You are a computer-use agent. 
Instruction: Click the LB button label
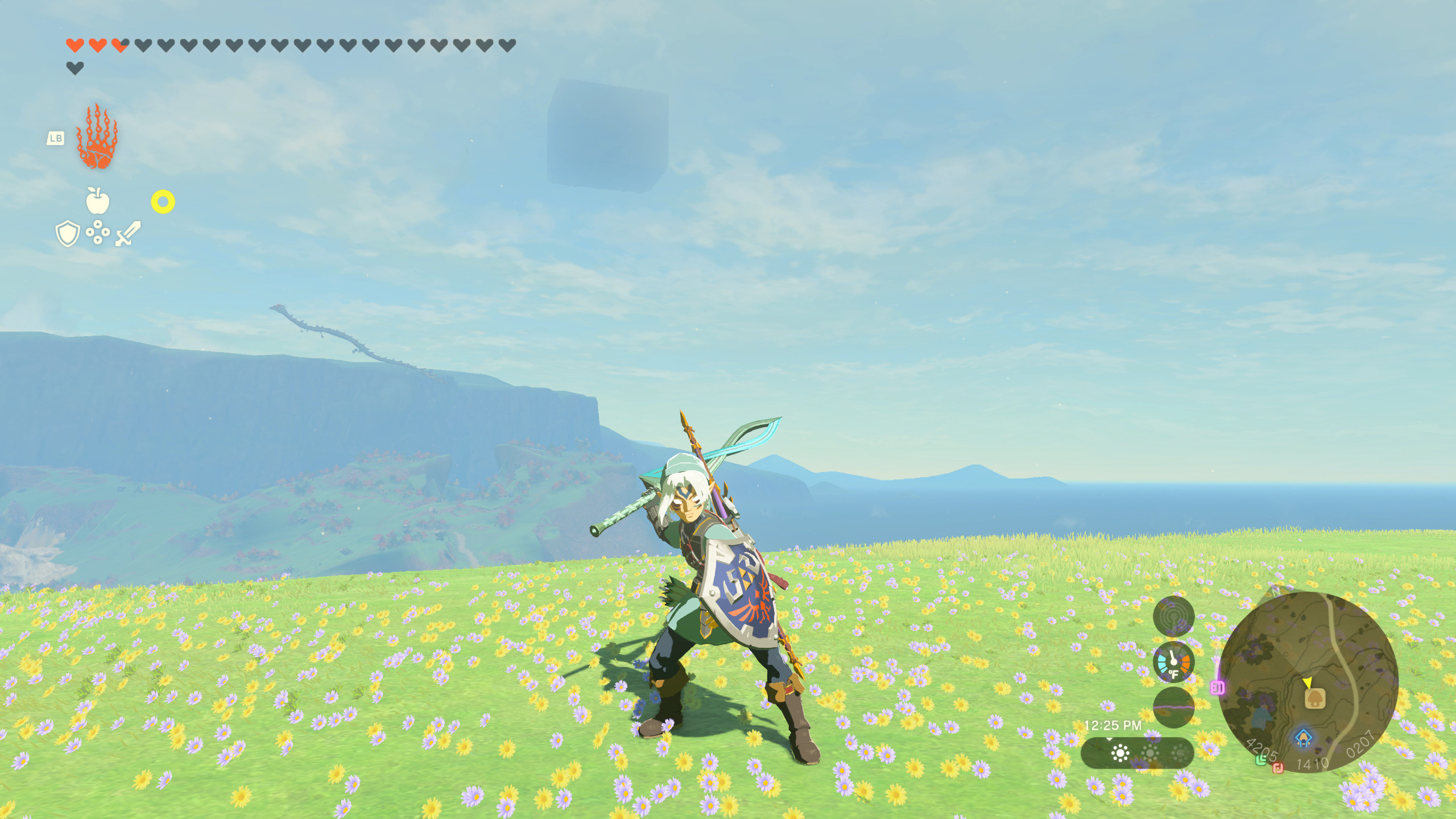tap(55, 138)
